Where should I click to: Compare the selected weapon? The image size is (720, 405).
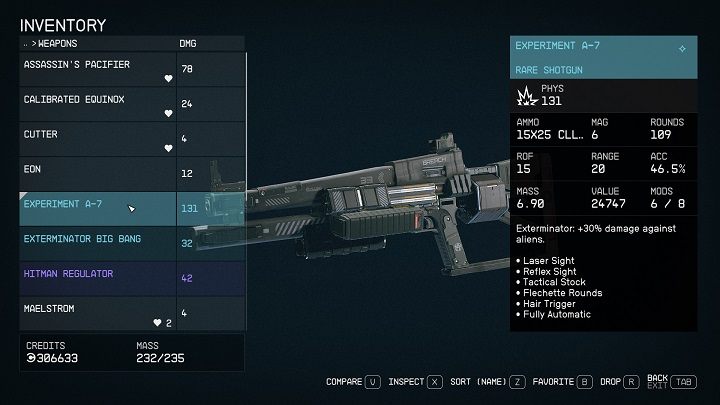click(353, 381)
